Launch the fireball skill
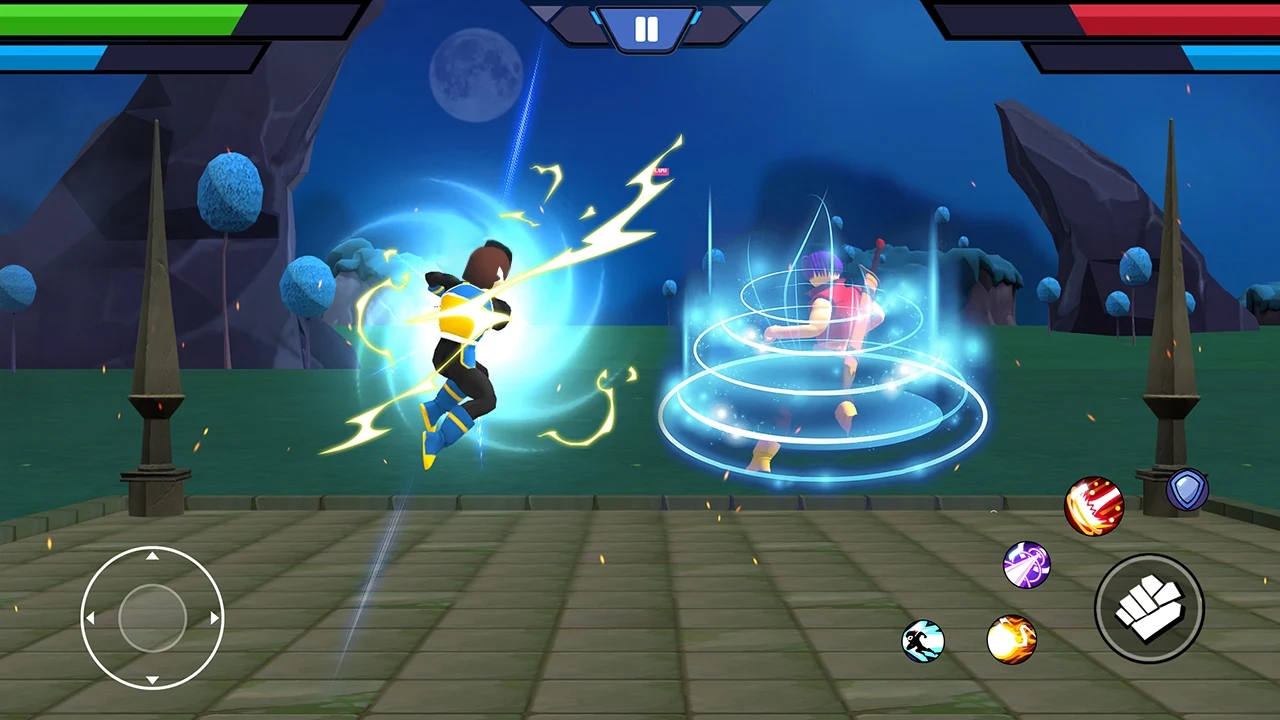Screen dimensions: 1280x720 (x=1011, y=641)
